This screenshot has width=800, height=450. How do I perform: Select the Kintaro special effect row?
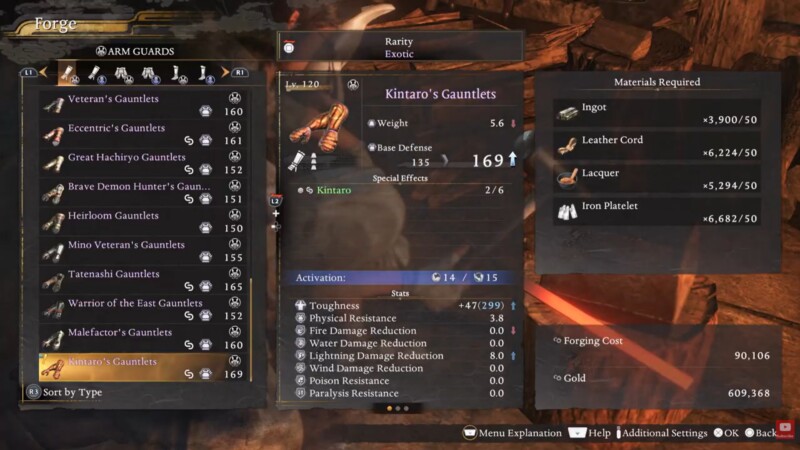click(x=400, y=189)
